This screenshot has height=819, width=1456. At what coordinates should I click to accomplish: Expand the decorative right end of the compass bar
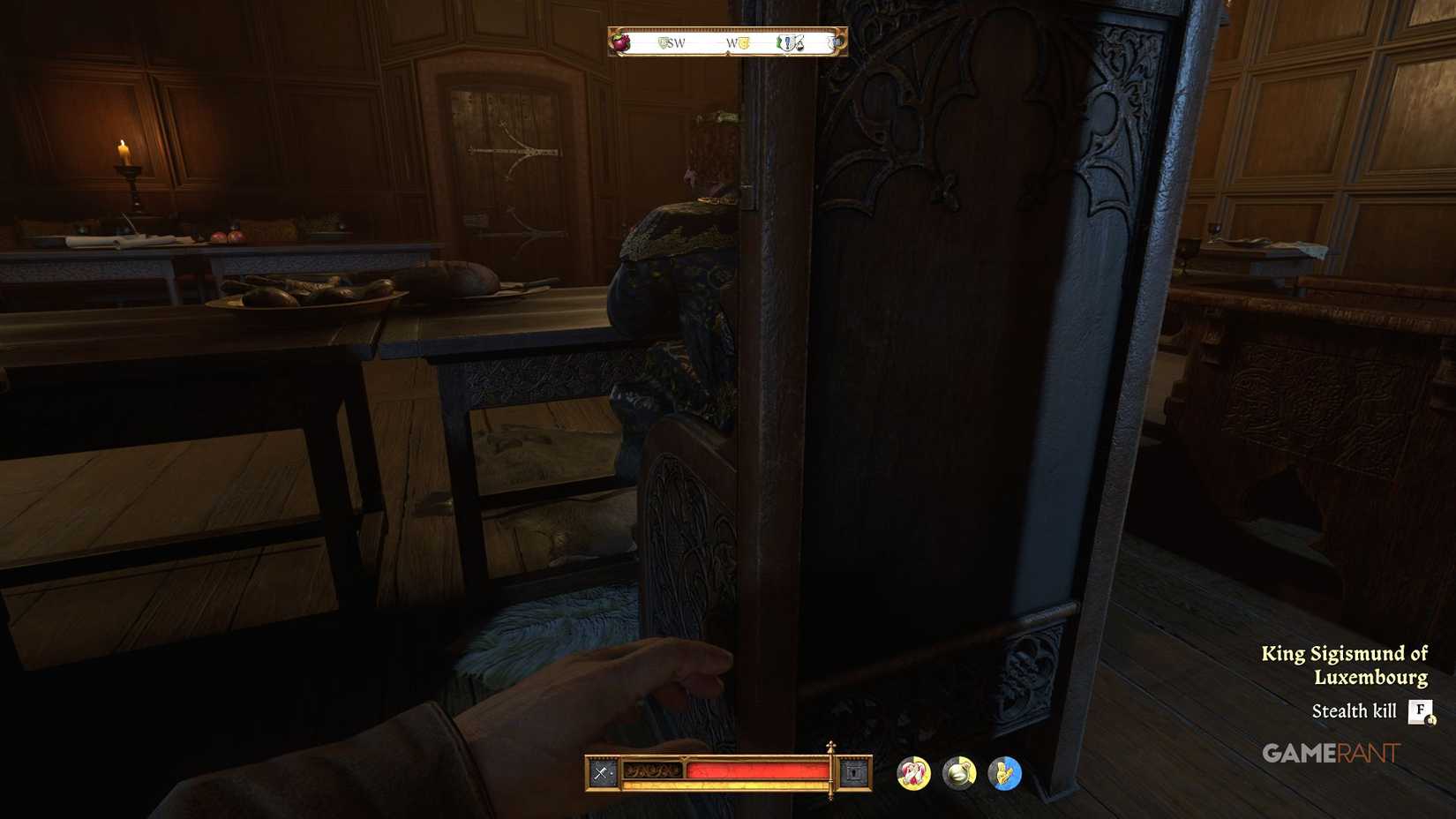click(x=840, y=42)
